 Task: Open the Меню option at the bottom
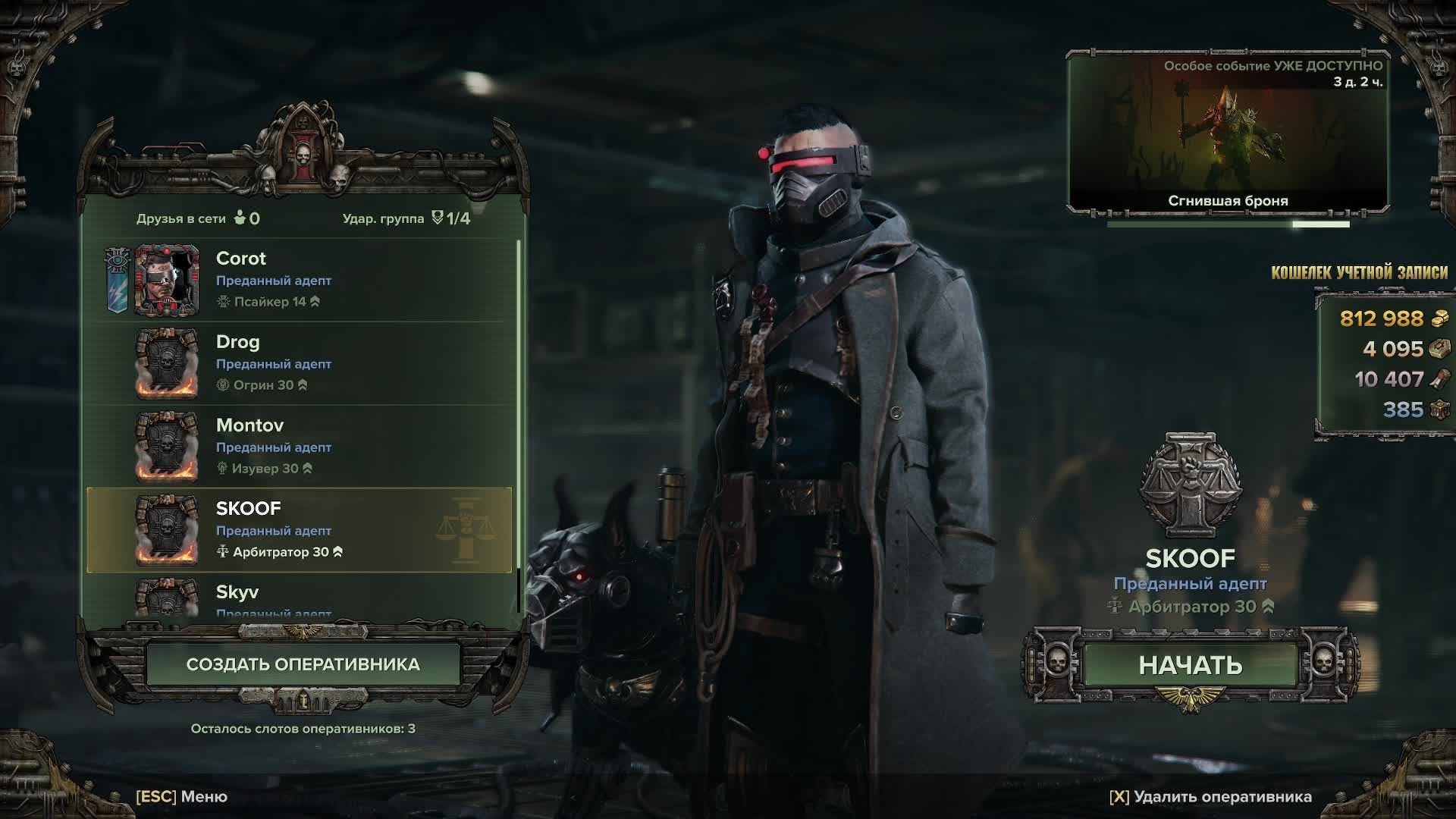[182, 796]
